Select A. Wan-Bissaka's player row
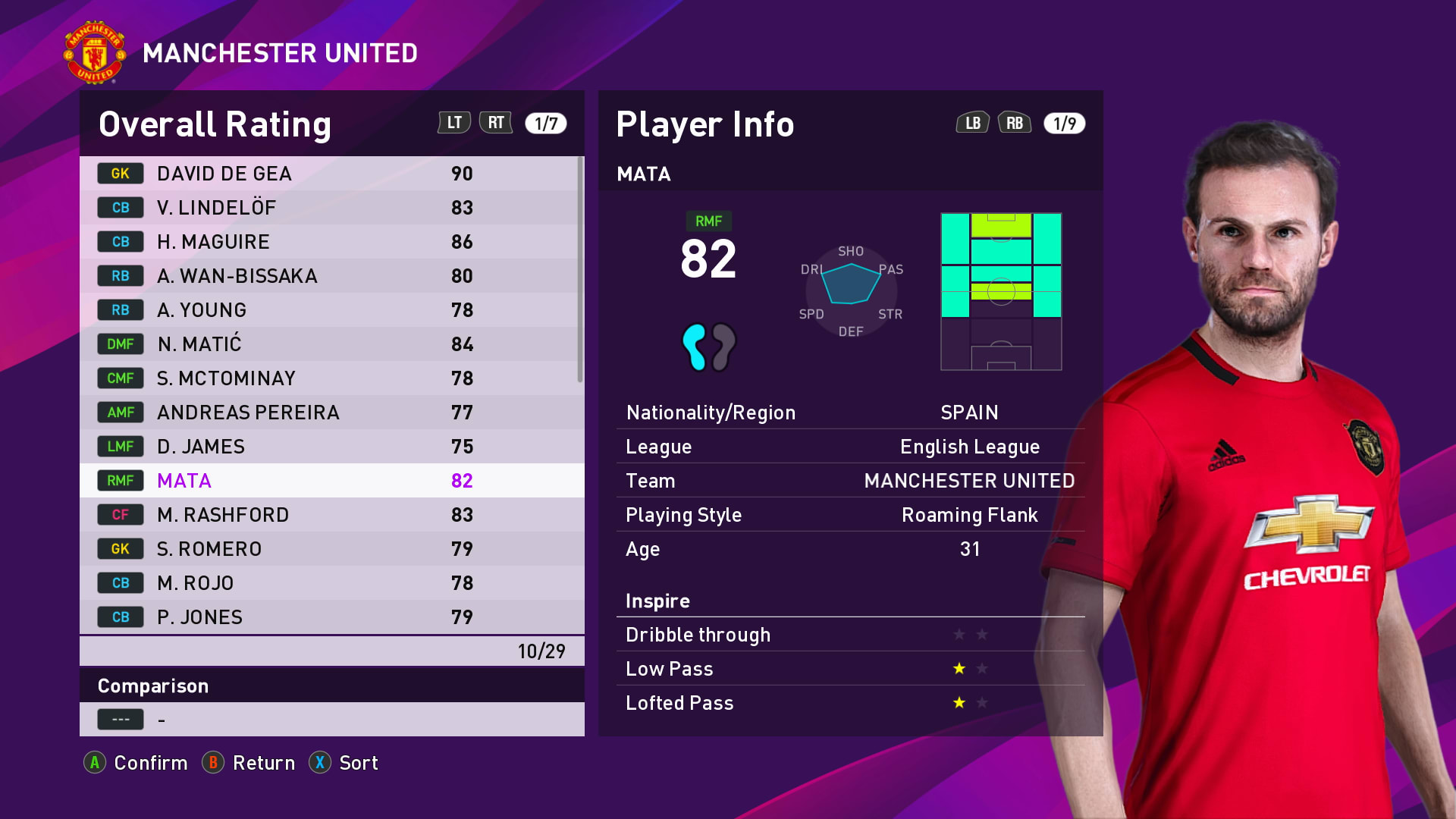Viewport: 1456px width, 819px height. (x=331, y=276)
